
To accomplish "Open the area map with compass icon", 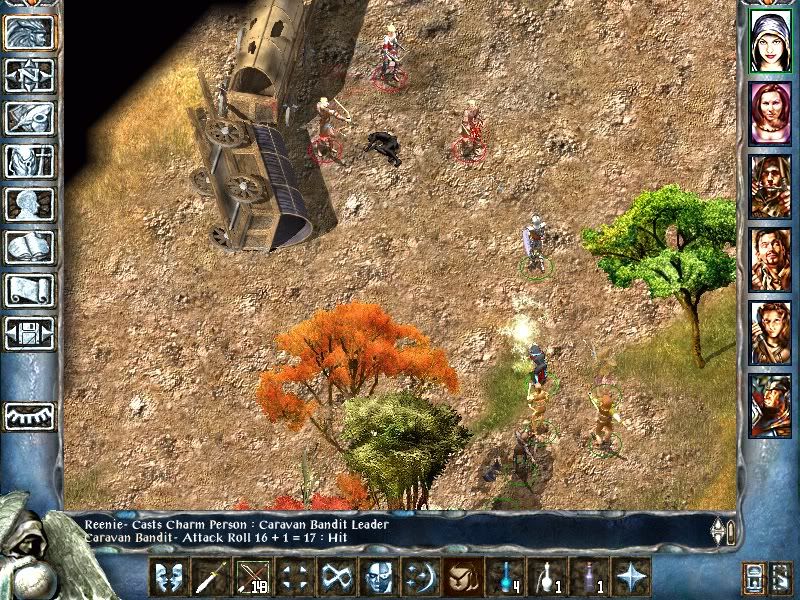I will coord(29,75).
